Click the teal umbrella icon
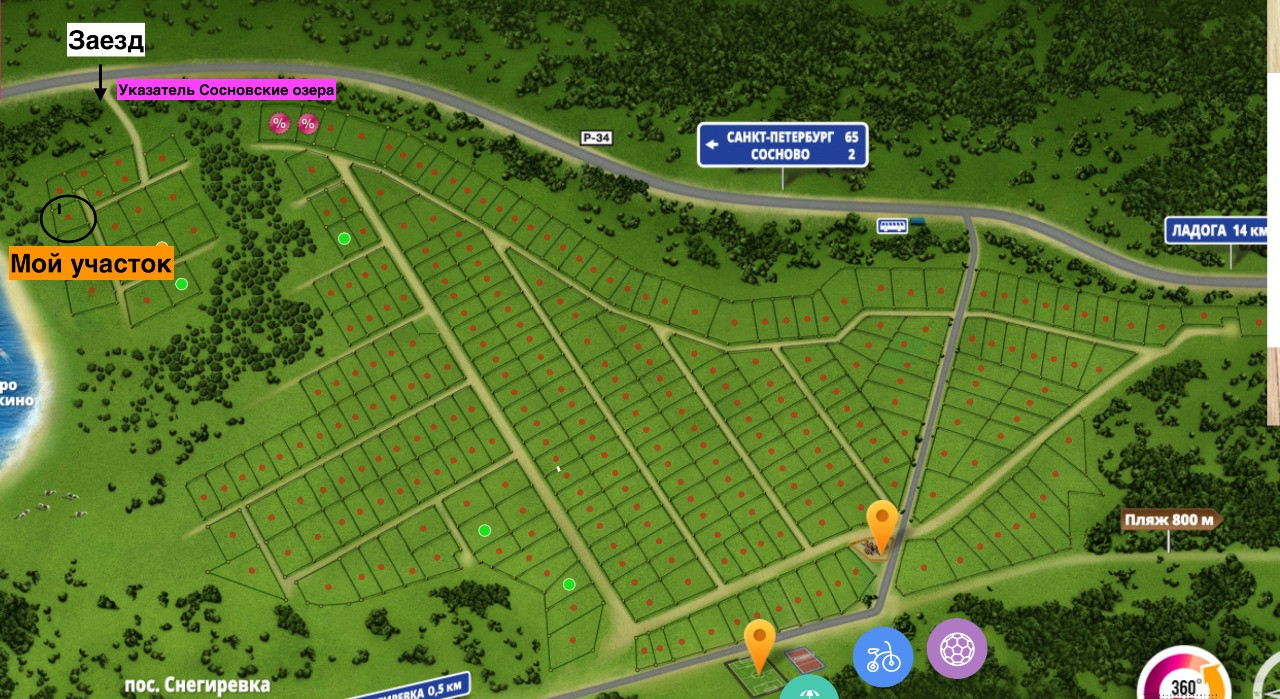The height and width of the screenshot is (699, 1280). [808, 690]
